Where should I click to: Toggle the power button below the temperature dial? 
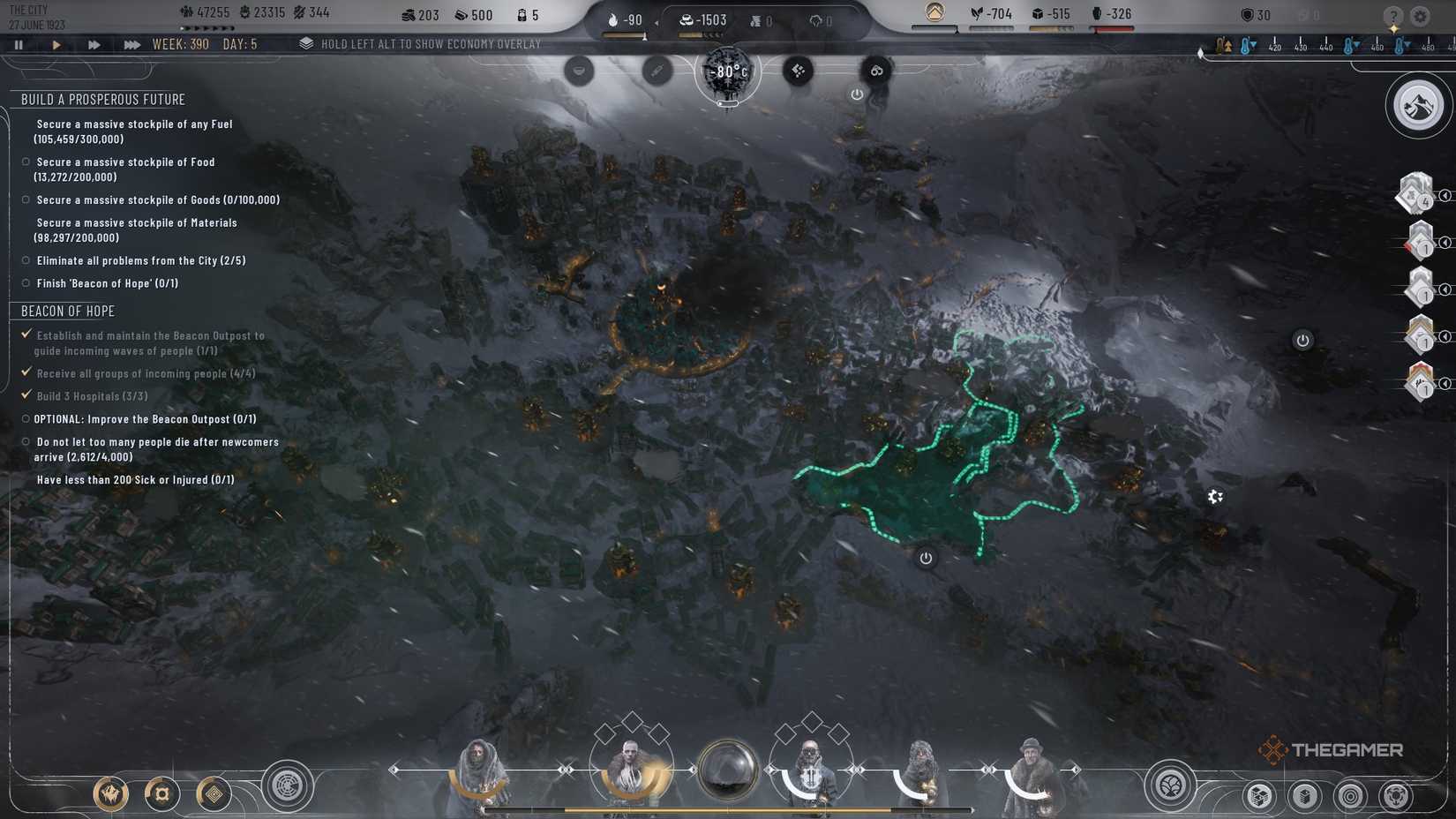tap(857, 94)
